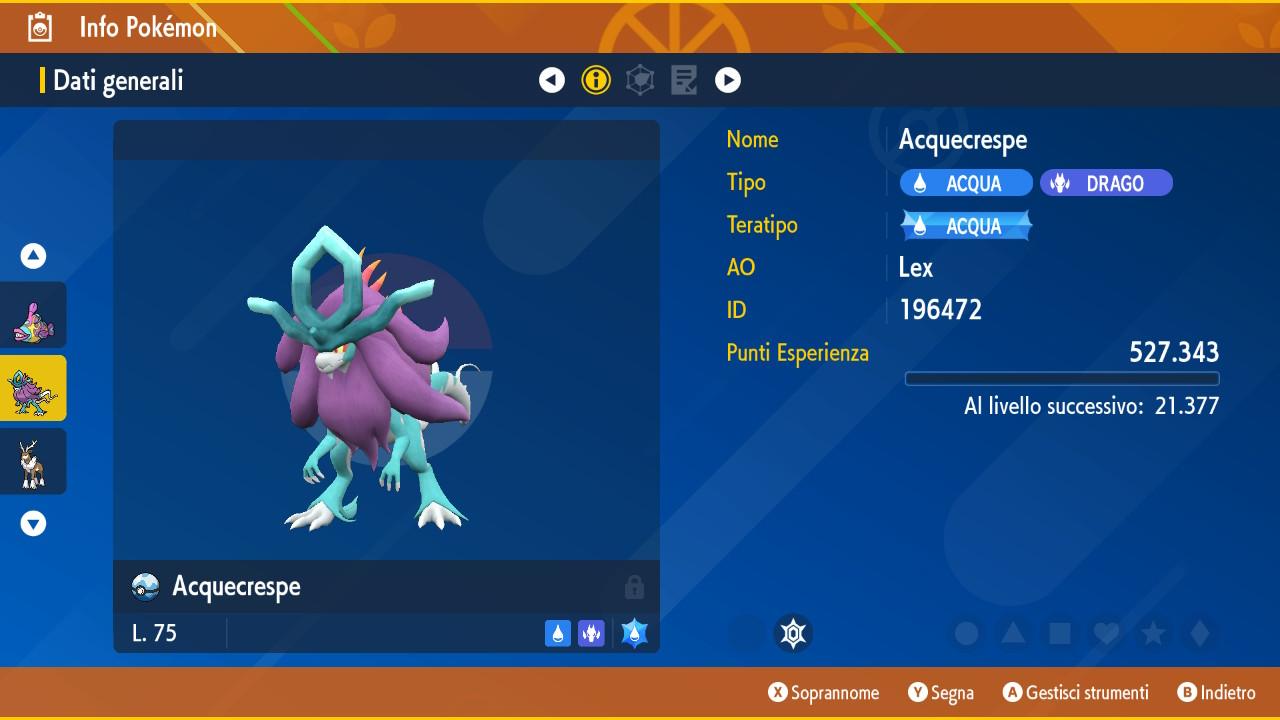
Task: Toggle the circle marking
Action: [x=966, y=633]
